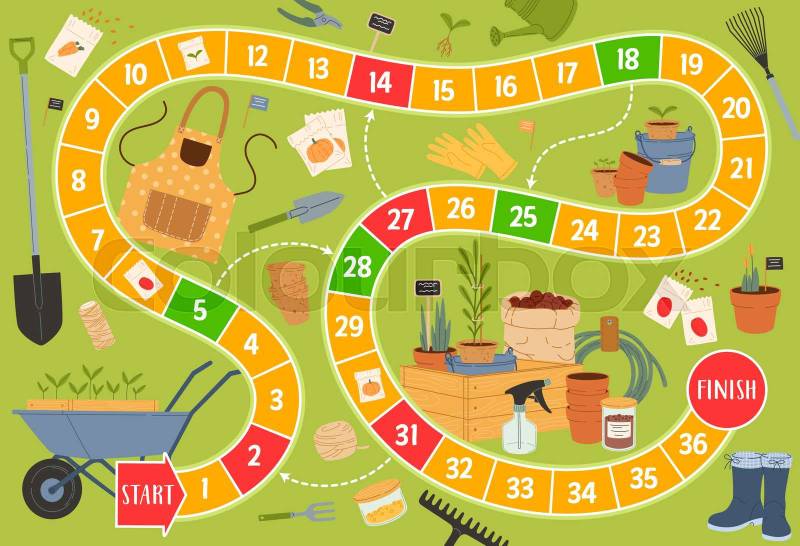This screenshot has height=546, width=800.
Task: Click board tile number 4
Action: pos(251,344)
